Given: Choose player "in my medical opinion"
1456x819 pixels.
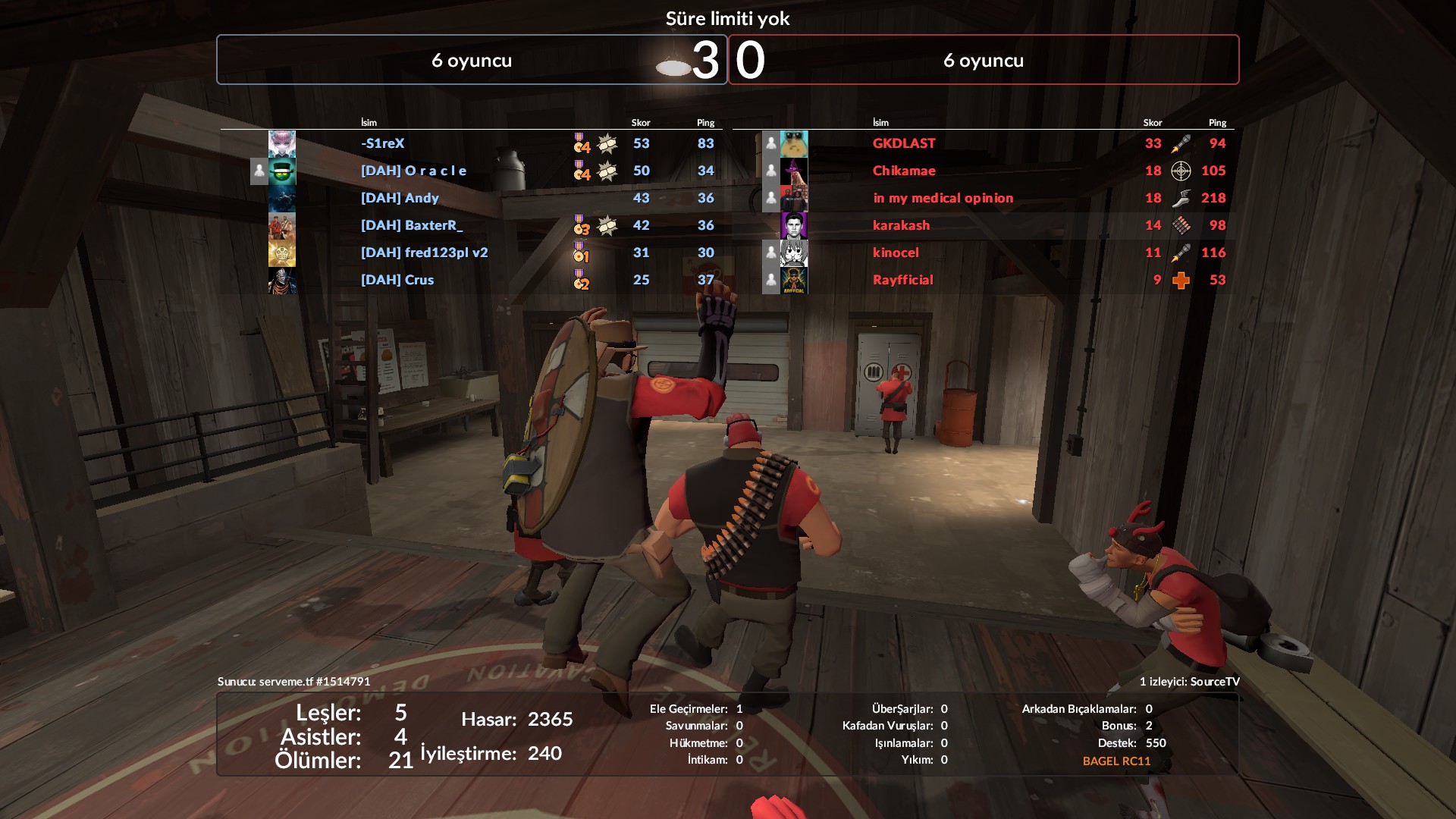Looking at the screenshot, I should coord(943,198).
